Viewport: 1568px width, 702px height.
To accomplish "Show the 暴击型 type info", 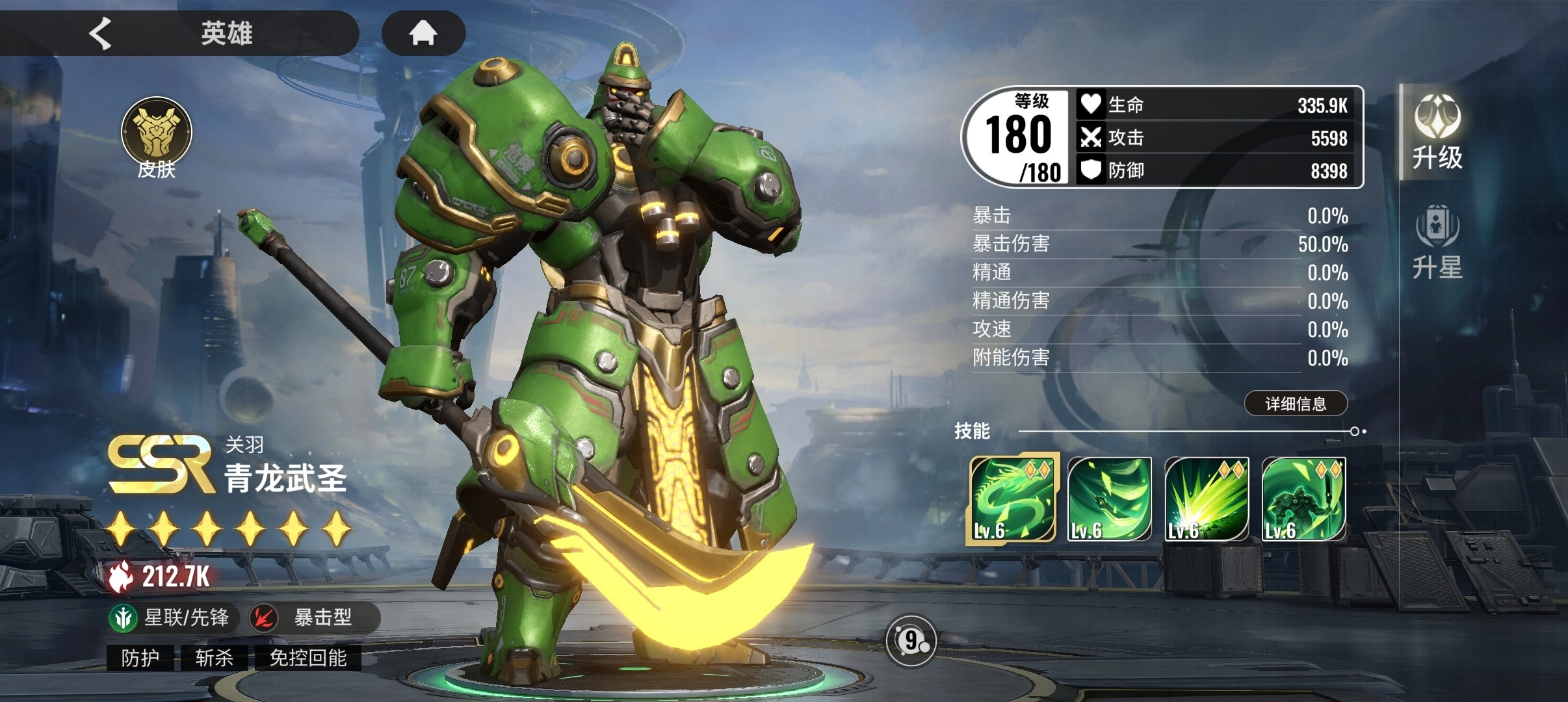I will [x=312, y=617].
